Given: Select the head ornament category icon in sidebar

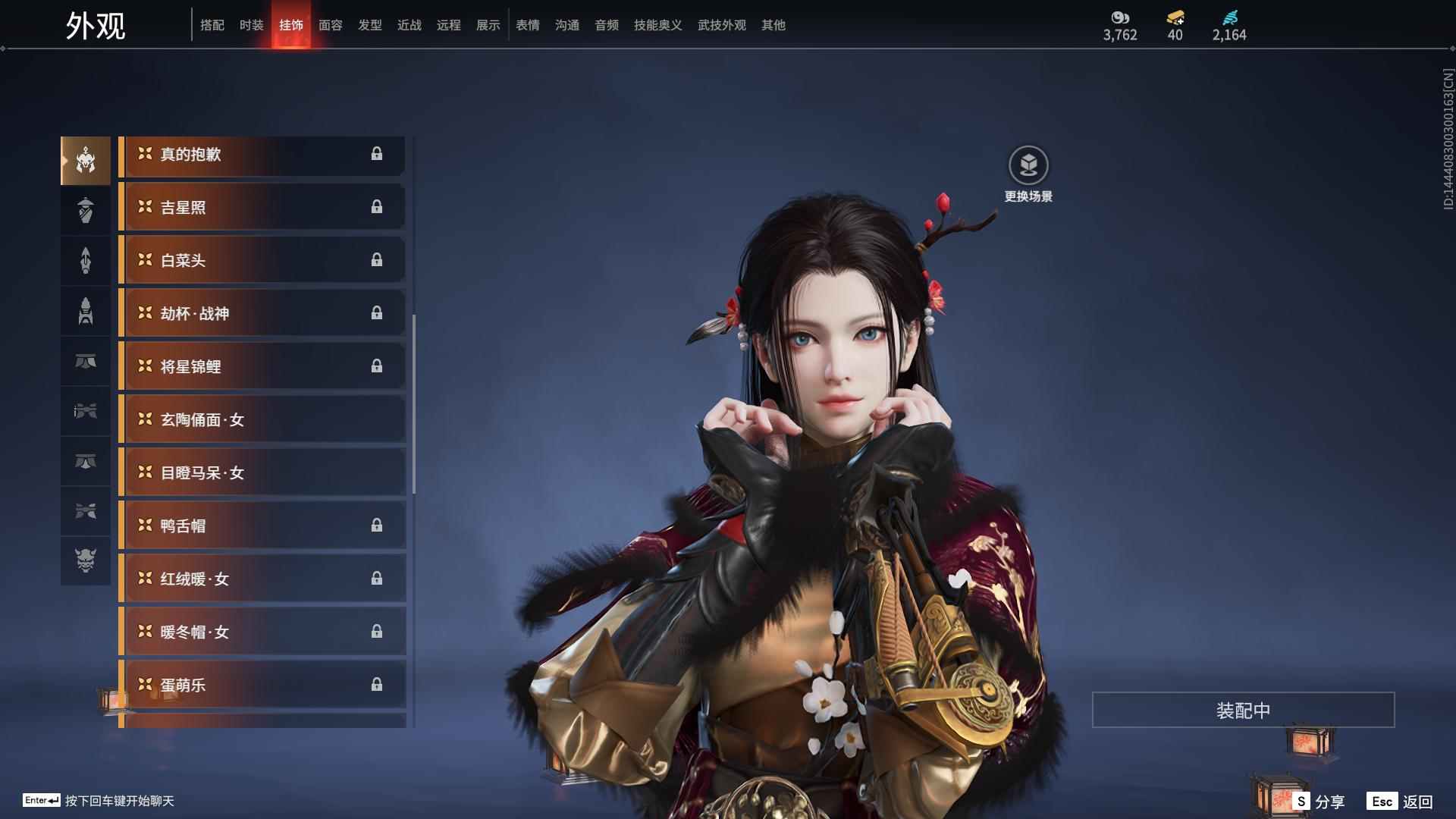Looking at the screenshot, I should [x=86, y=160].
